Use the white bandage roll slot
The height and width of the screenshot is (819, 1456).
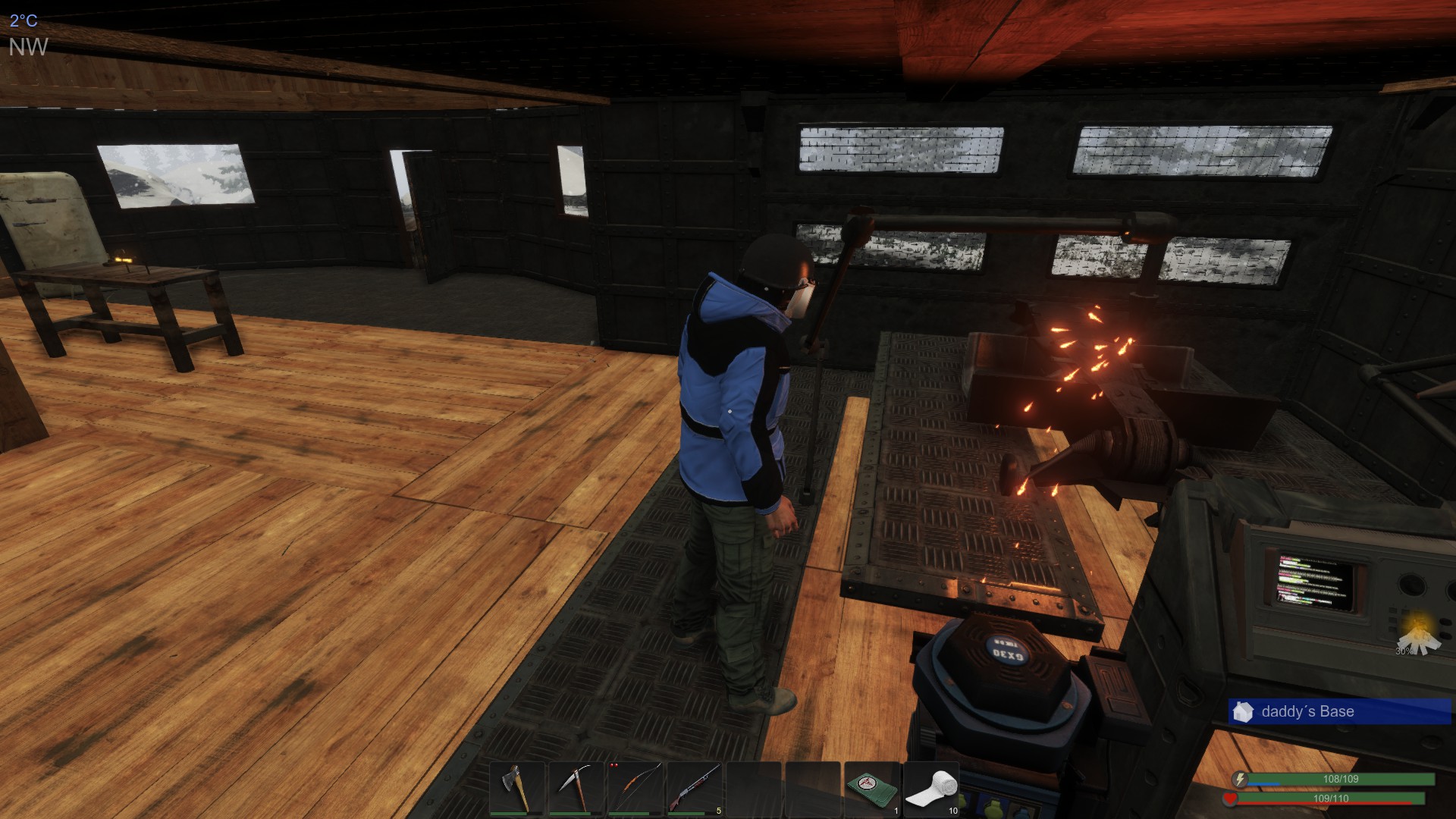click(x=931, y=789)
